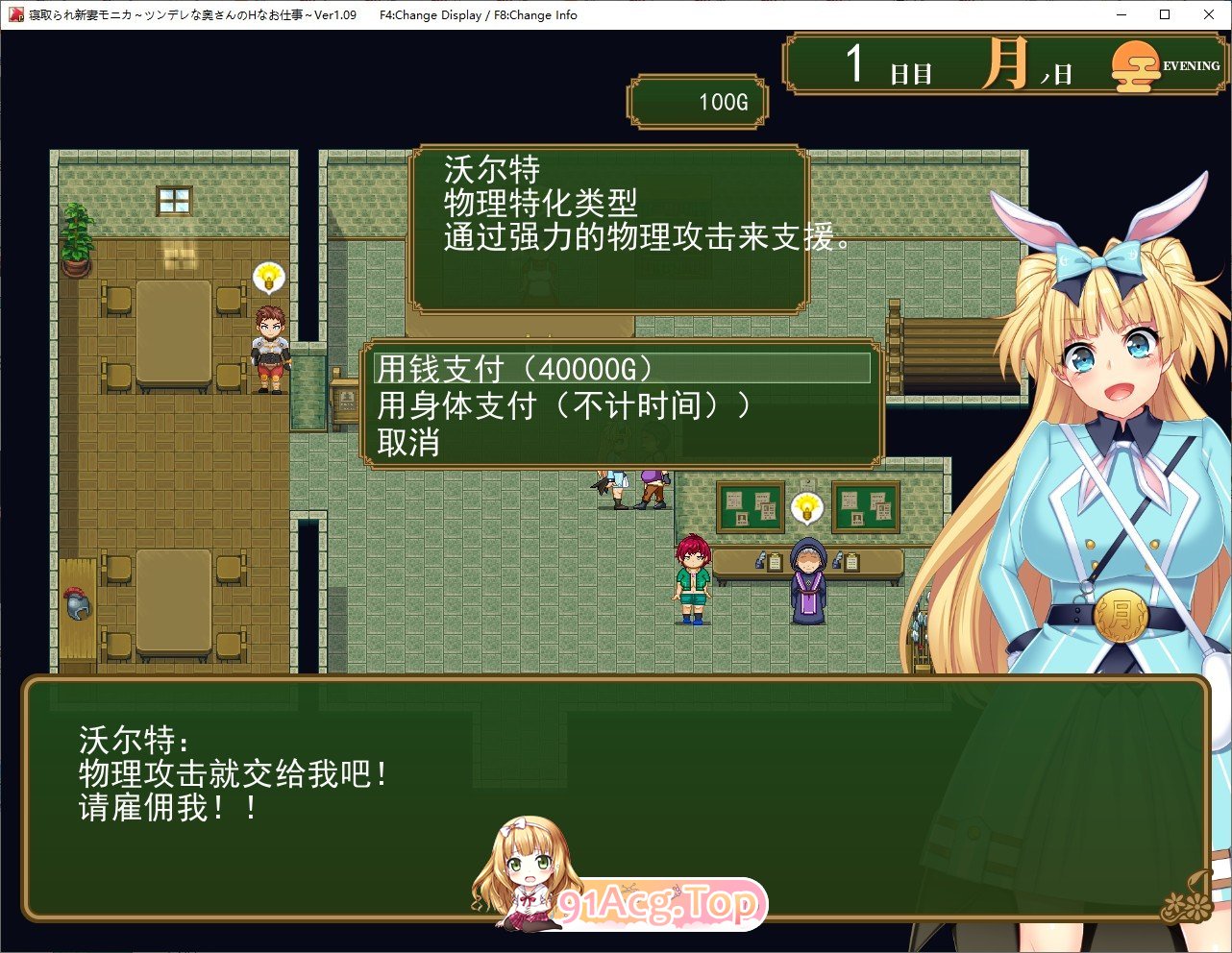This screenshot has width=1232, height=953.
Task: Click the clipboard icon on the guild counter
Action: pyautogui.click(x=775, y=561)
